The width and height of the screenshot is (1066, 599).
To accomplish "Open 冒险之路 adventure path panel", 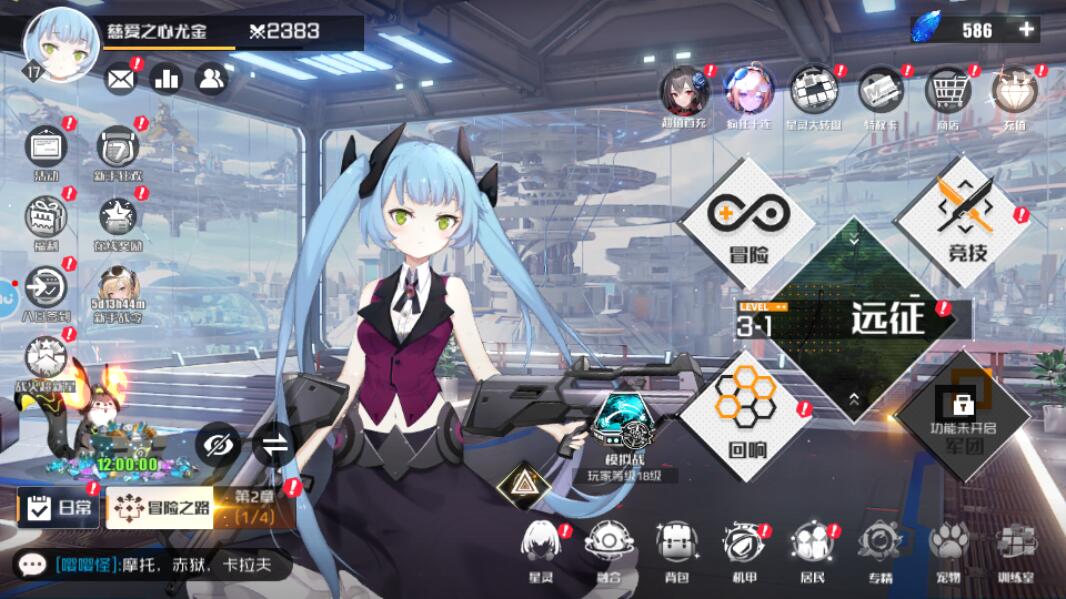I will point(159,508).
